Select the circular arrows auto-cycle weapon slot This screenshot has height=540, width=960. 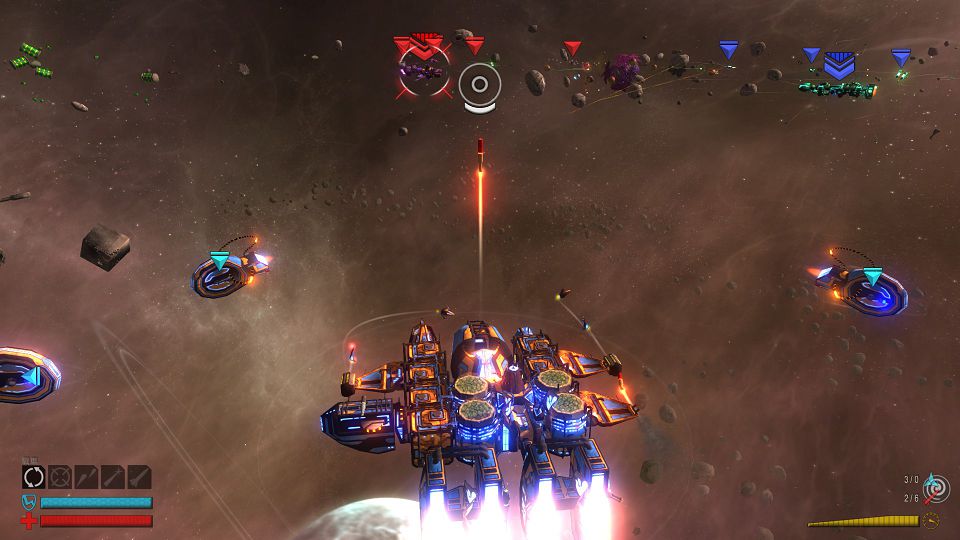[35, 477]
